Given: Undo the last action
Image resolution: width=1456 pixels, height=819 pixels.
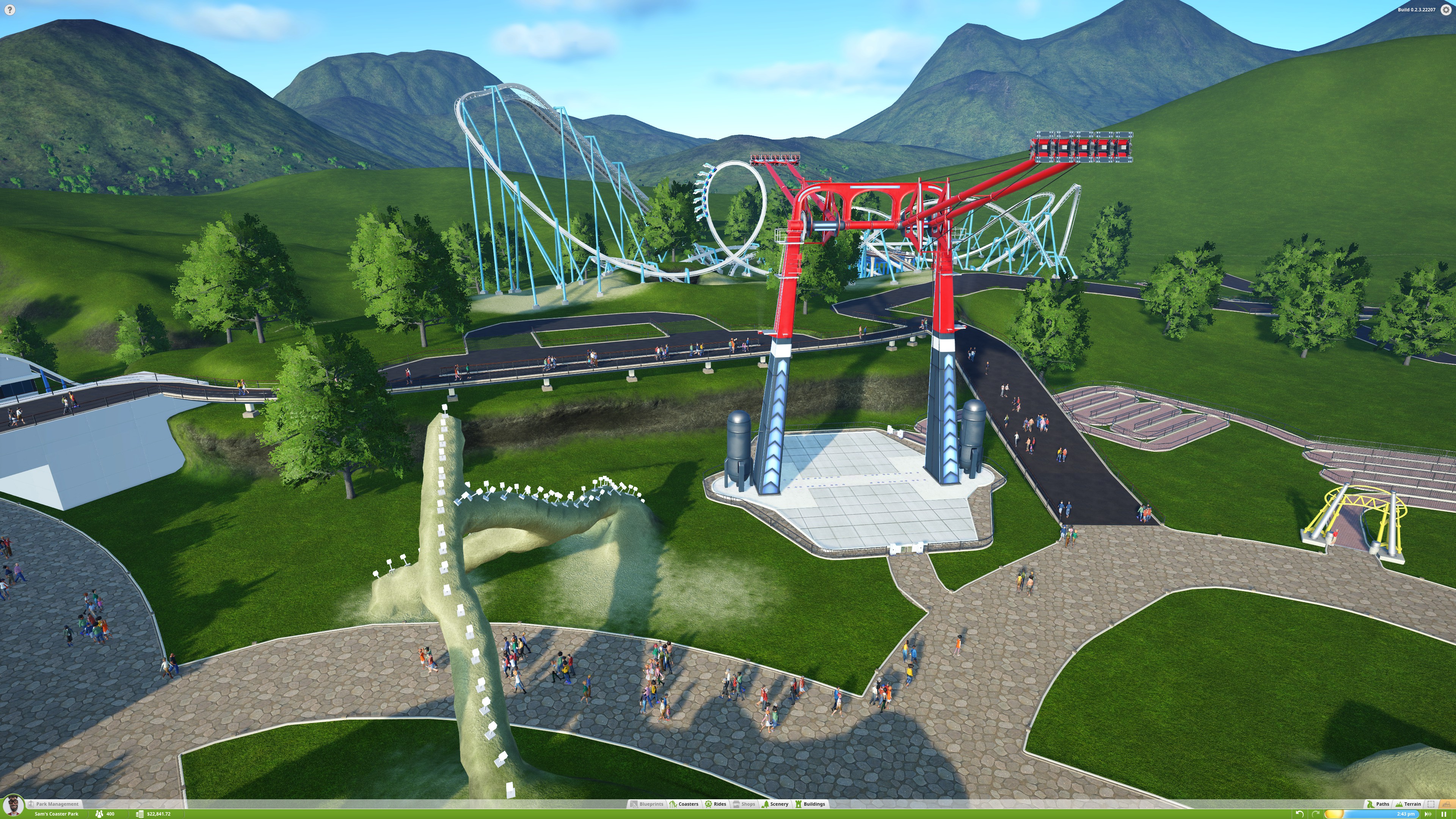Looking at the screenshot, I should click(1299, 814).
